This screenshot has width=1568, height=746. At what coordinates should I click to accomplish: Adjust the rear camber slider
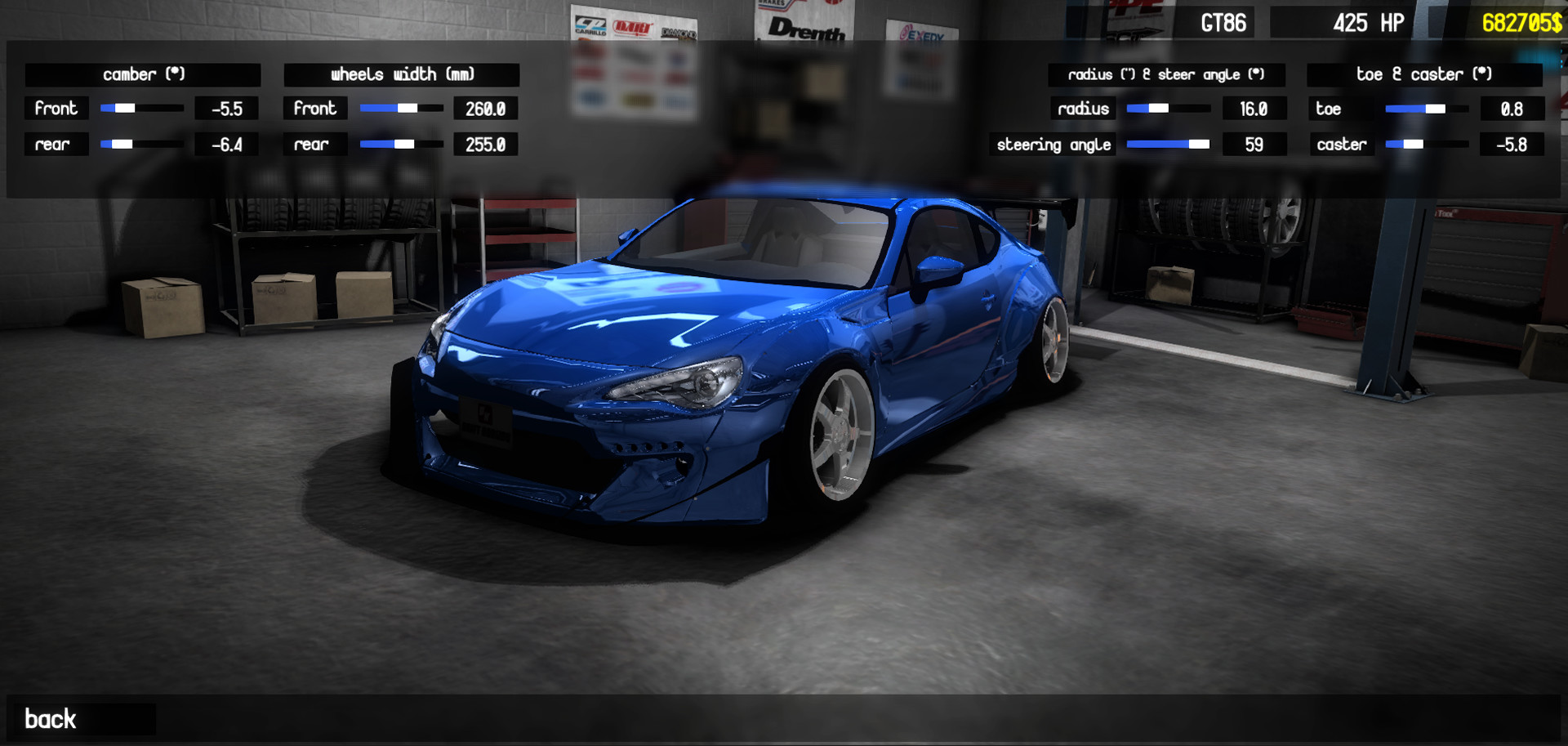(x=127, y=144)
